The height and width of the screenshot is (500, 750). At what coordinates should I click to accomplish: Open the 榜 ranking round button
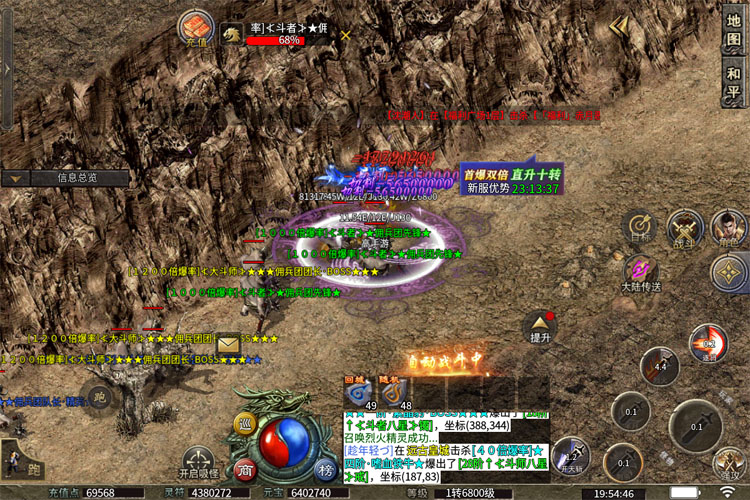click(x=326, y=470)
